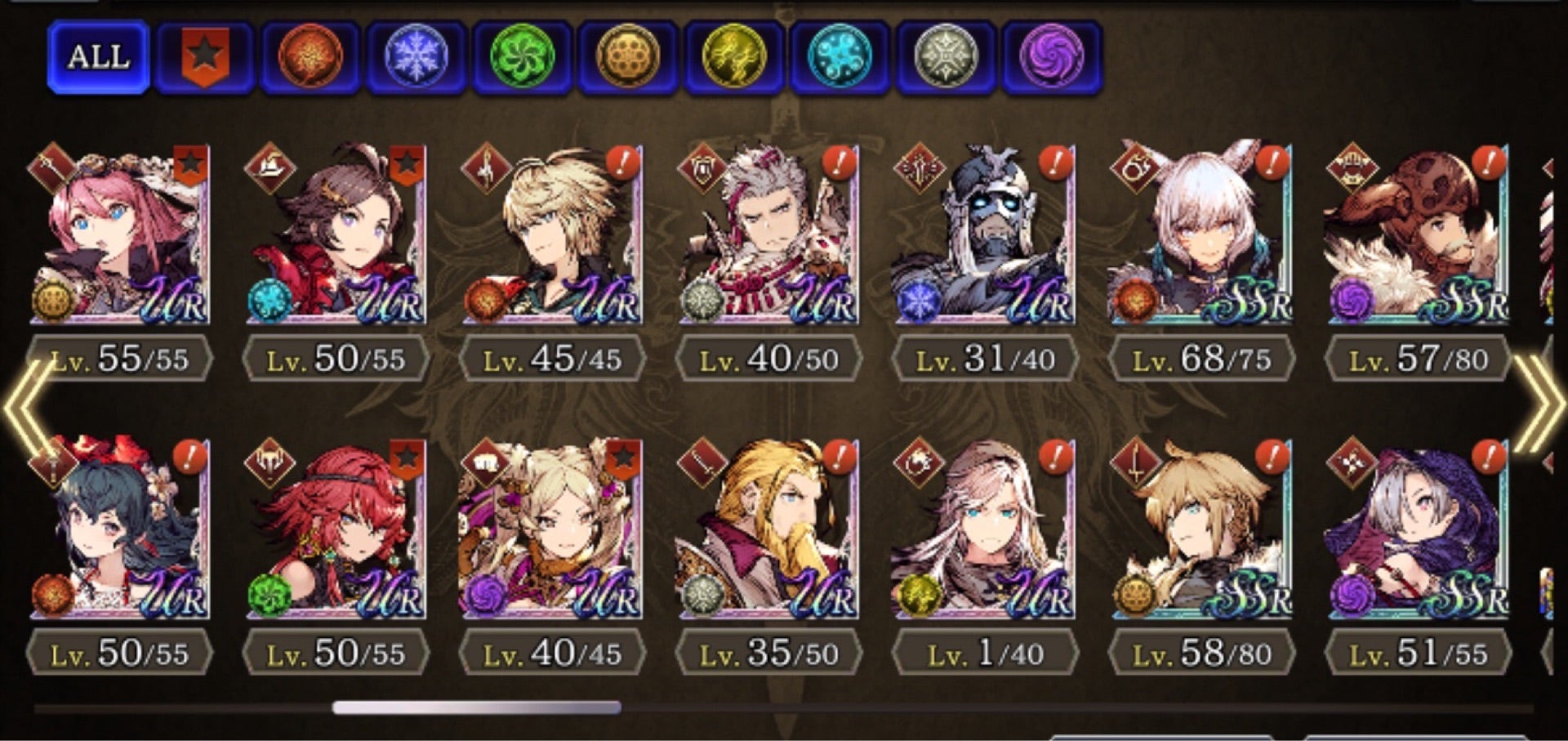
Task: Select the bearded blond UR unit at Lv. 35/50
Action: (x=769, y=529)
